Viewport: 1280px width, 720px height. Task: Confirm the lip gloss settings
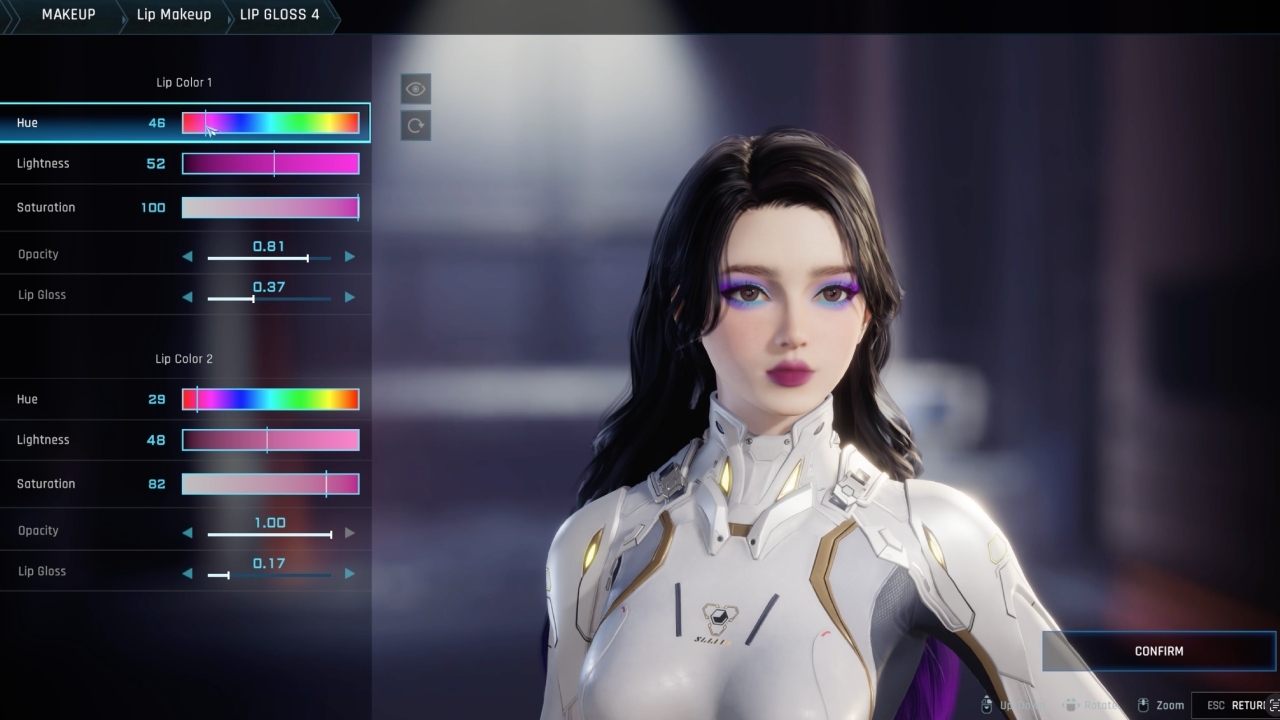pos(1159,651)
